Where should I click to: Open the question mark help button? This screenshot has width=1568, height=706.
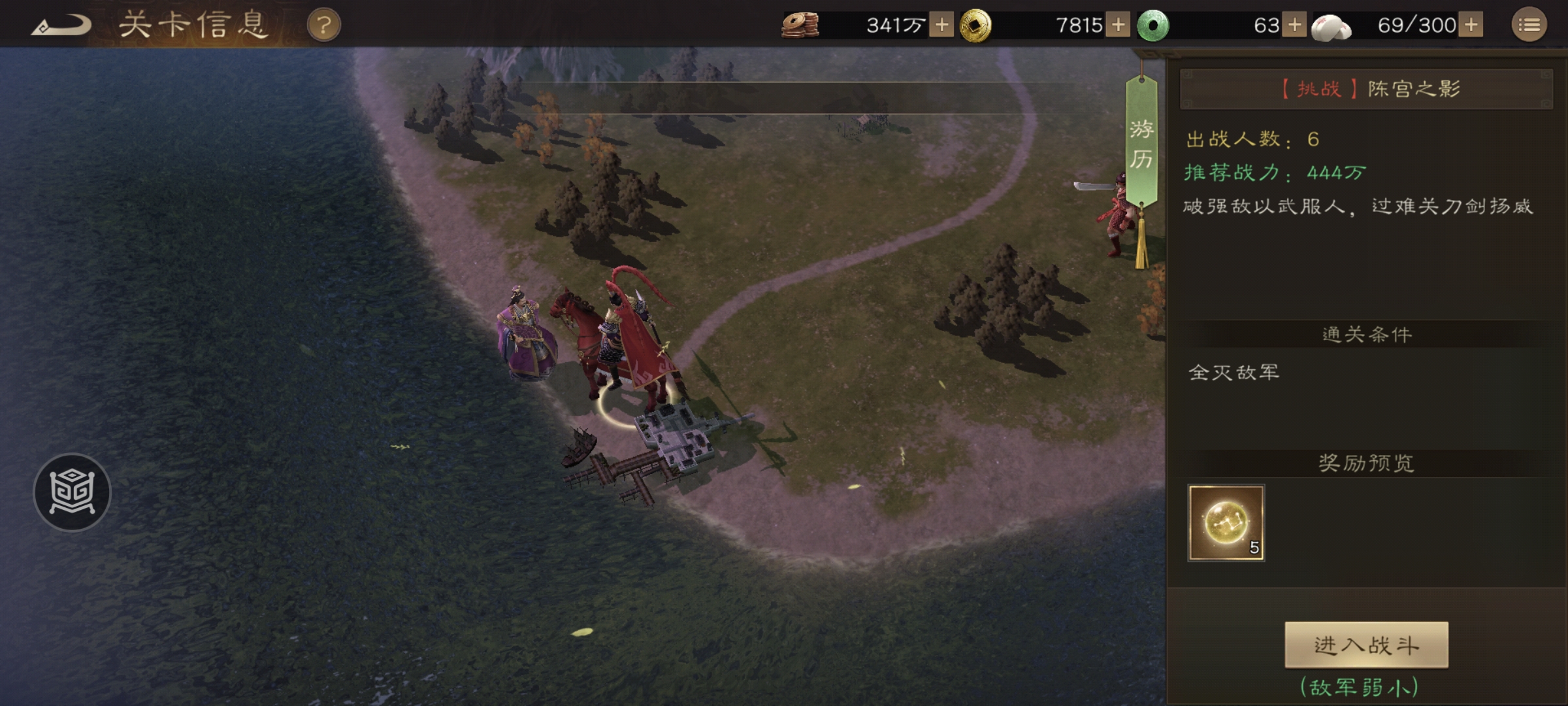323,26
